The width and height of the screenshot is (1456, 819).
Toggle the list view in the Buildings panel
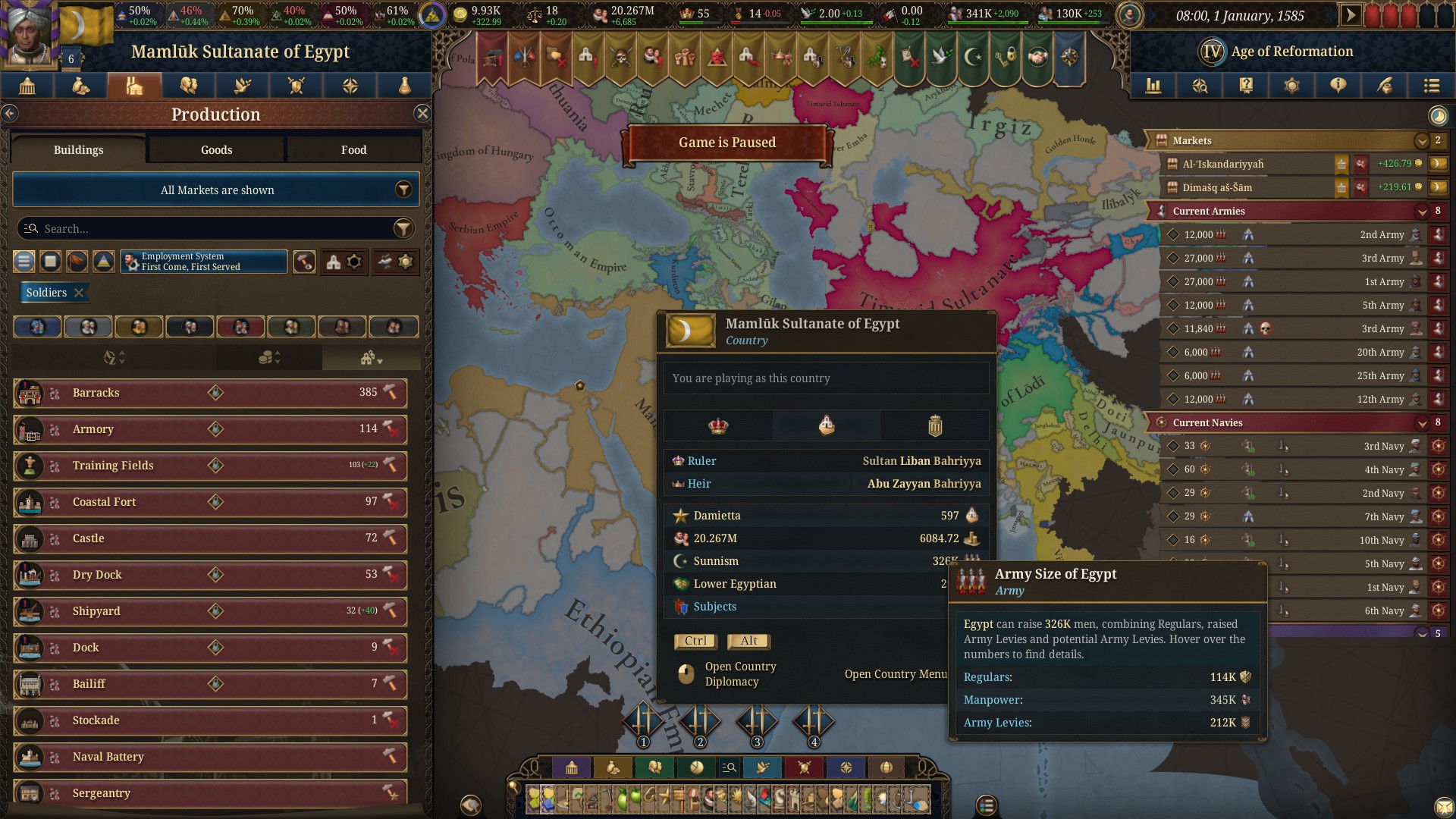24,261
